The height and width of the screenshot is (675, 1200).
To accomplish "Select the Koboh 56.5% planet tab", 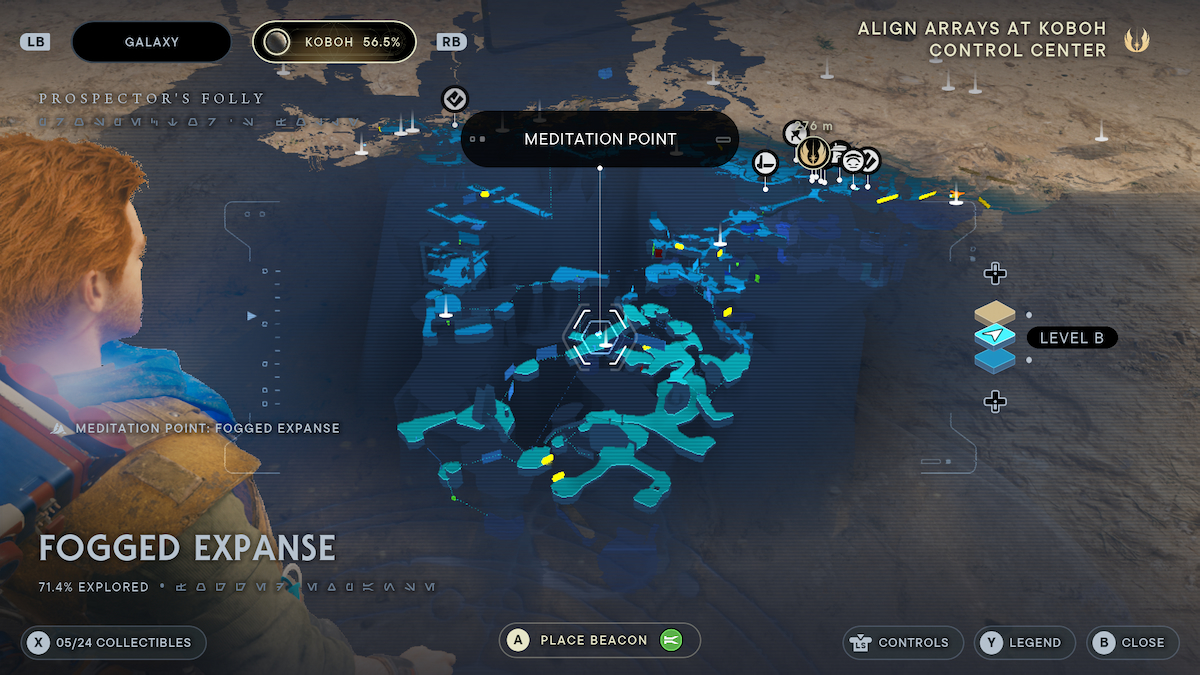I will coord(334,42).
